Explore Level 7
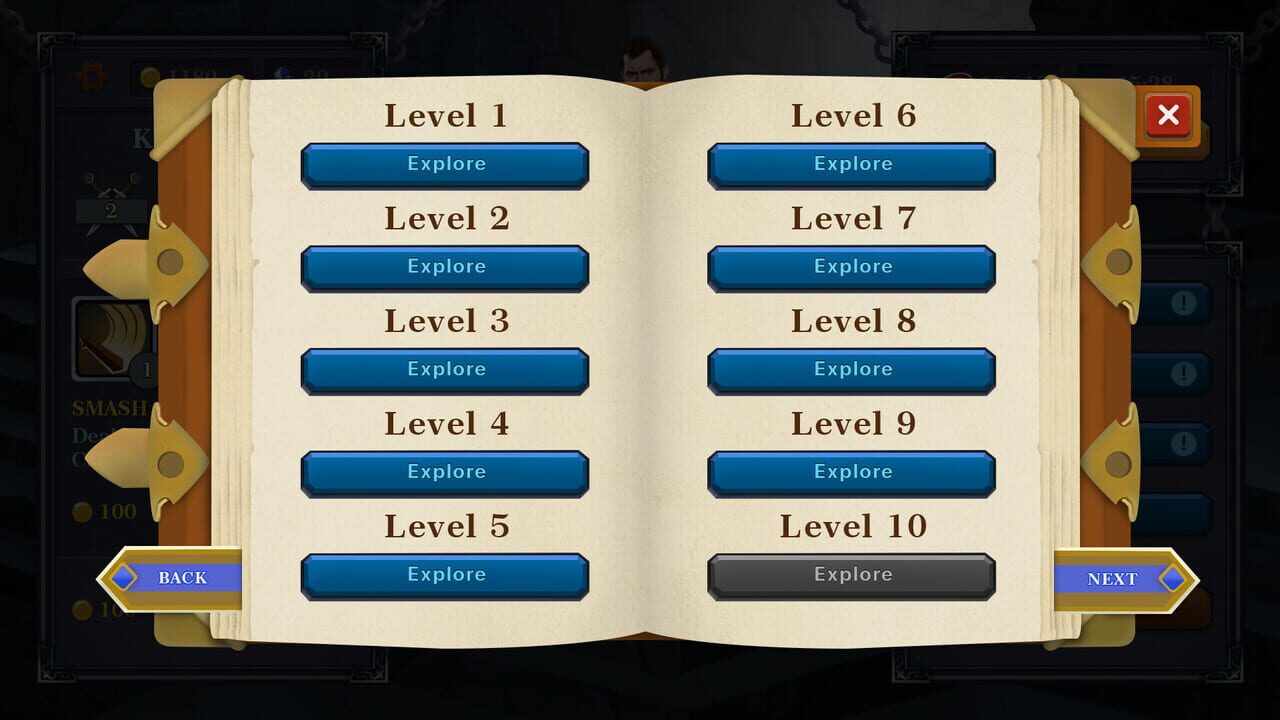 point(852,267)
